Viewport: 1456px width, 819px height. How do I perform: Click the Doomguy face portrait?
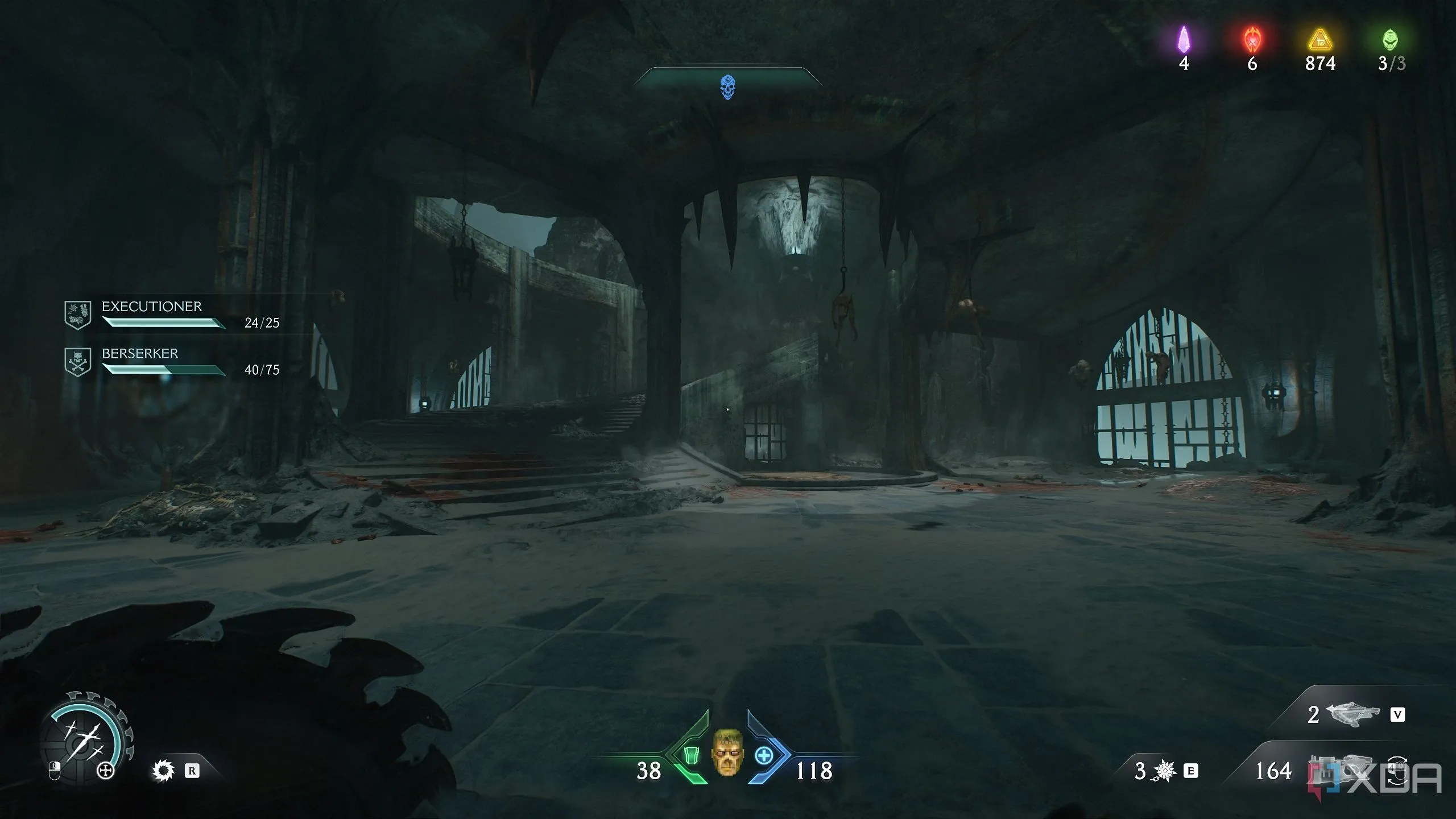[x=727, y=752]
